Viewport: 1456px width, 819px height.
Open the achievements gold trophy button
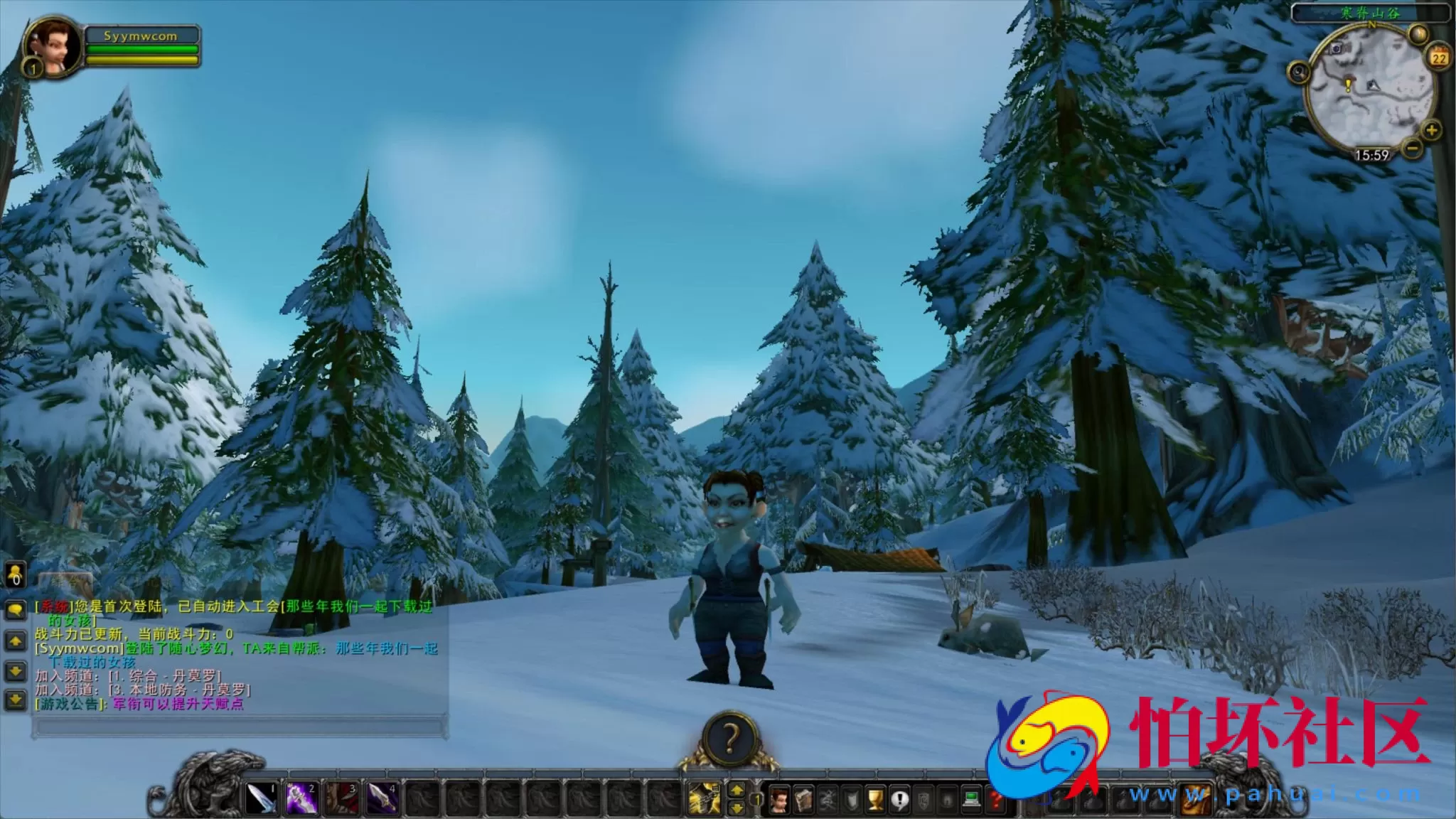875,801
